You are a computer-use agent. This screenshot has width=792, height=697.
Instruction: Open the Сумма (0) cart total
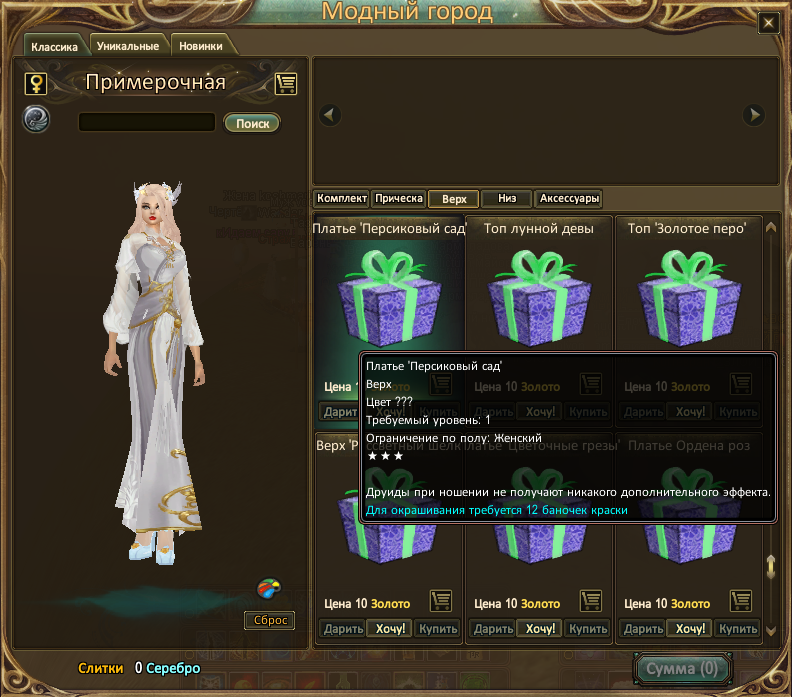click(x=683, y=668)
